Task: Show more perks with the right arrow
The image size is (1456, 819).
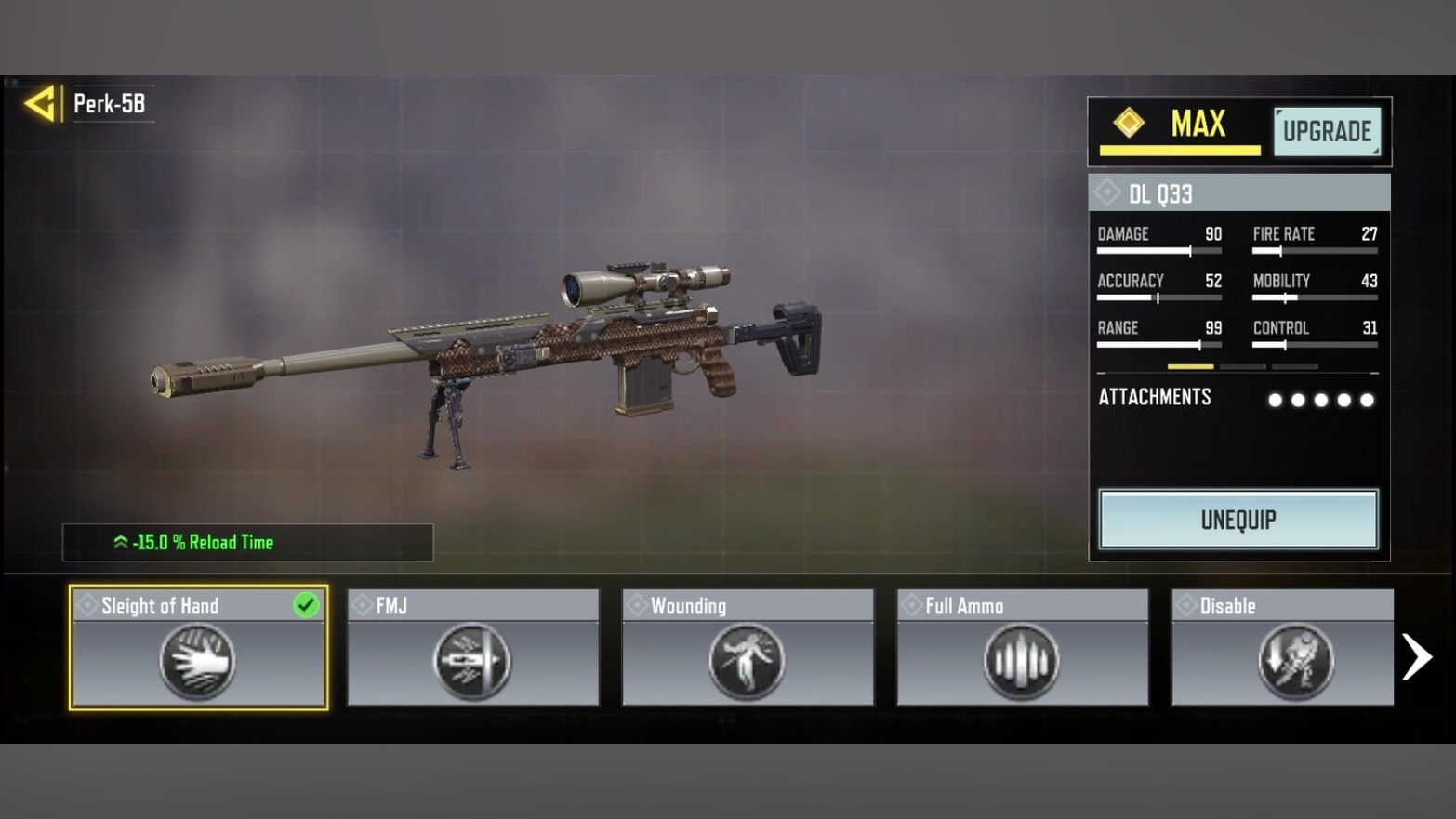Action: point(1417,657)
